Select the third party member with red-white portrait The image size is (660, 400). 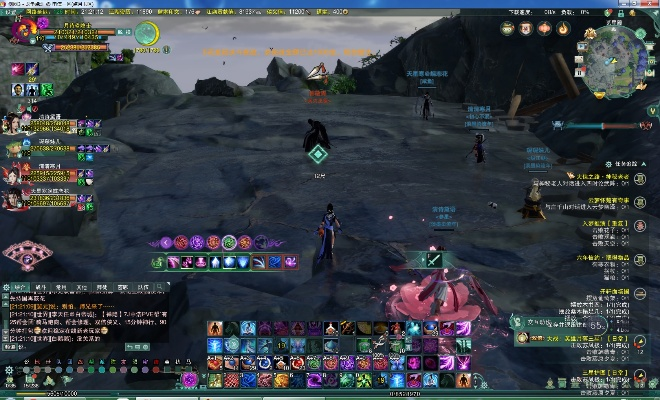click(14, 170)
